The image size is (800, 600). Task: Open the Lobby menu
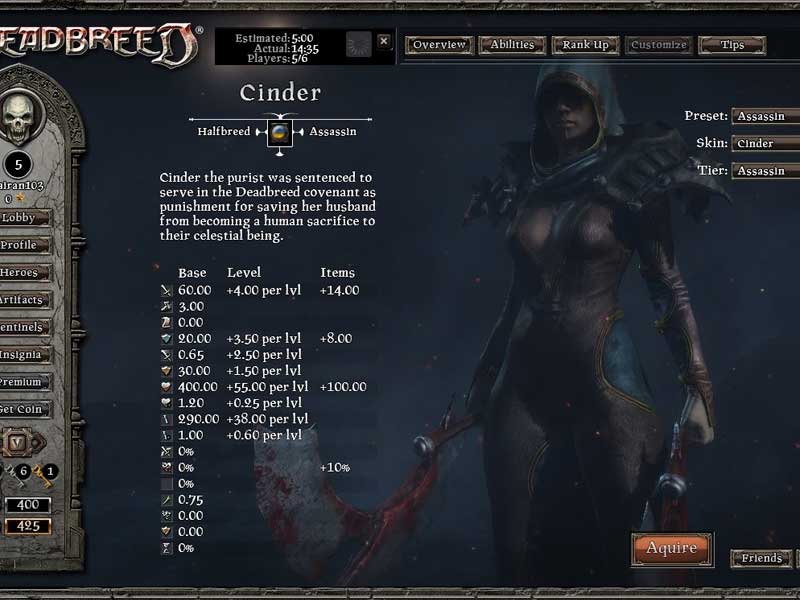20,217
